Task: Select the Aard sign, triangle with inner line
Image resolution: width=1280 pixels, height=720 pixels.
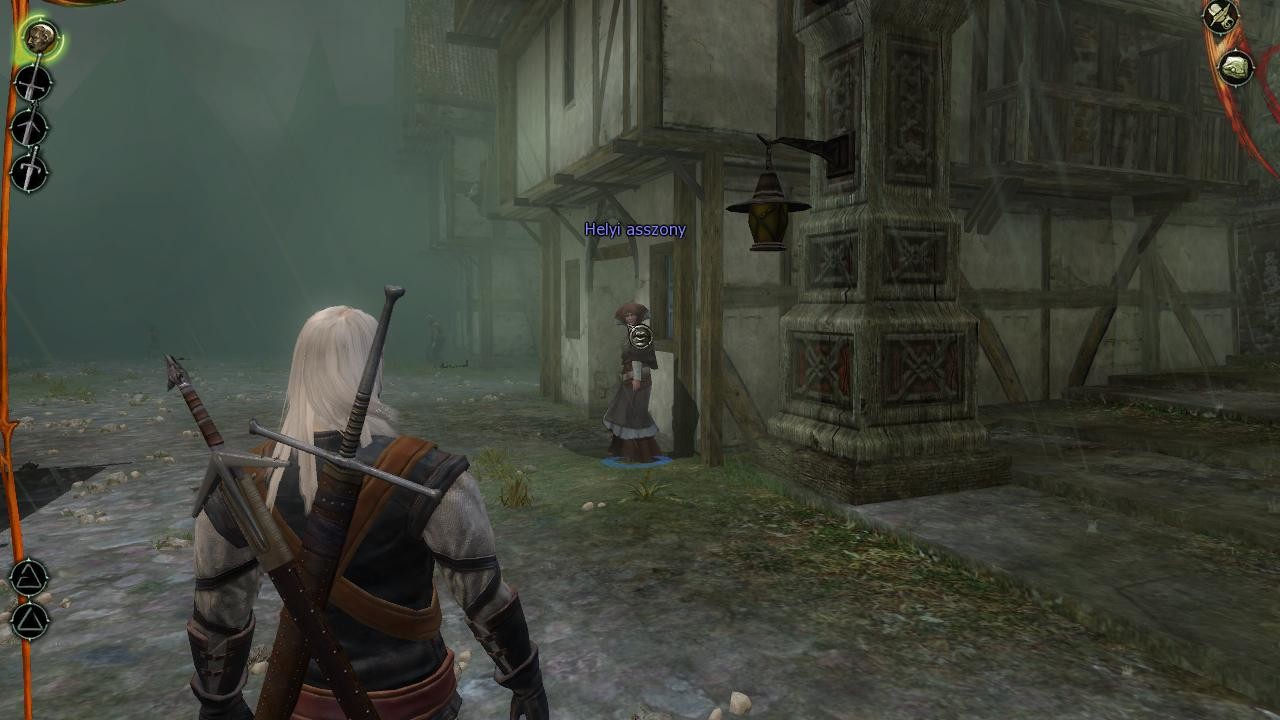Action: pos(29,577)
